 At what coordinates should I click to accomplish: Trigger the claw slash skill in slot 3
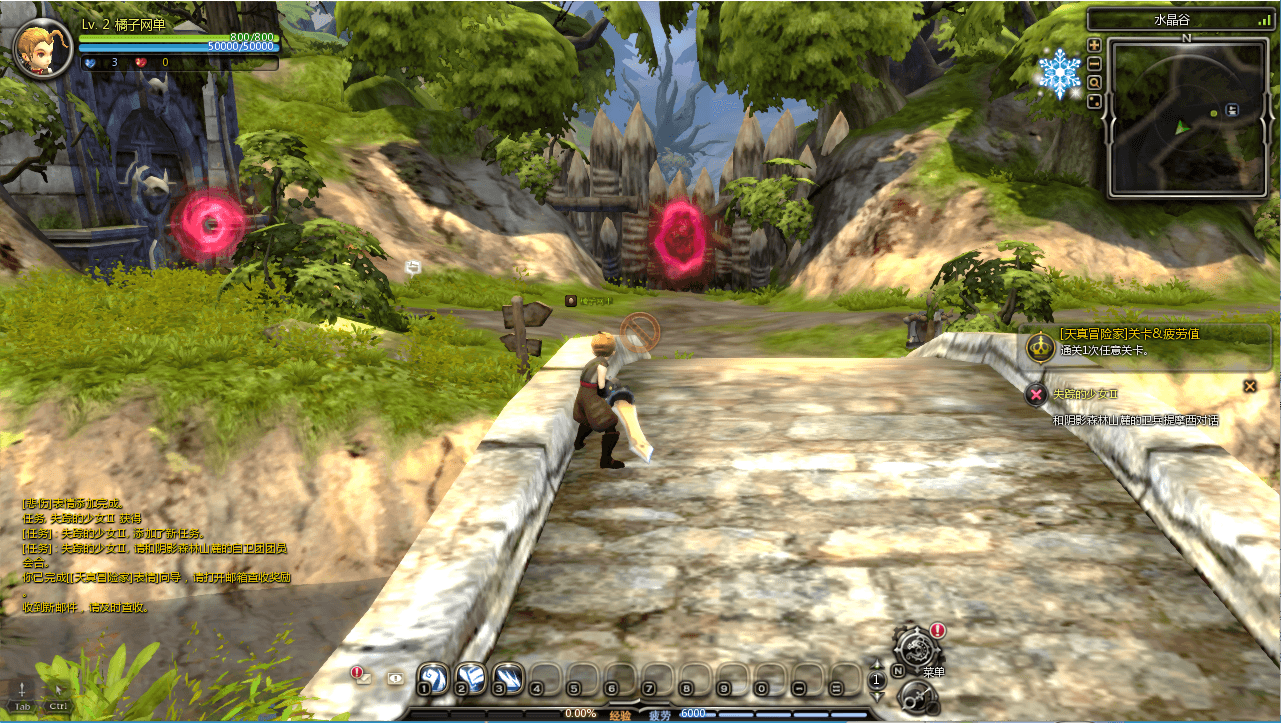[x=507, y=678]
